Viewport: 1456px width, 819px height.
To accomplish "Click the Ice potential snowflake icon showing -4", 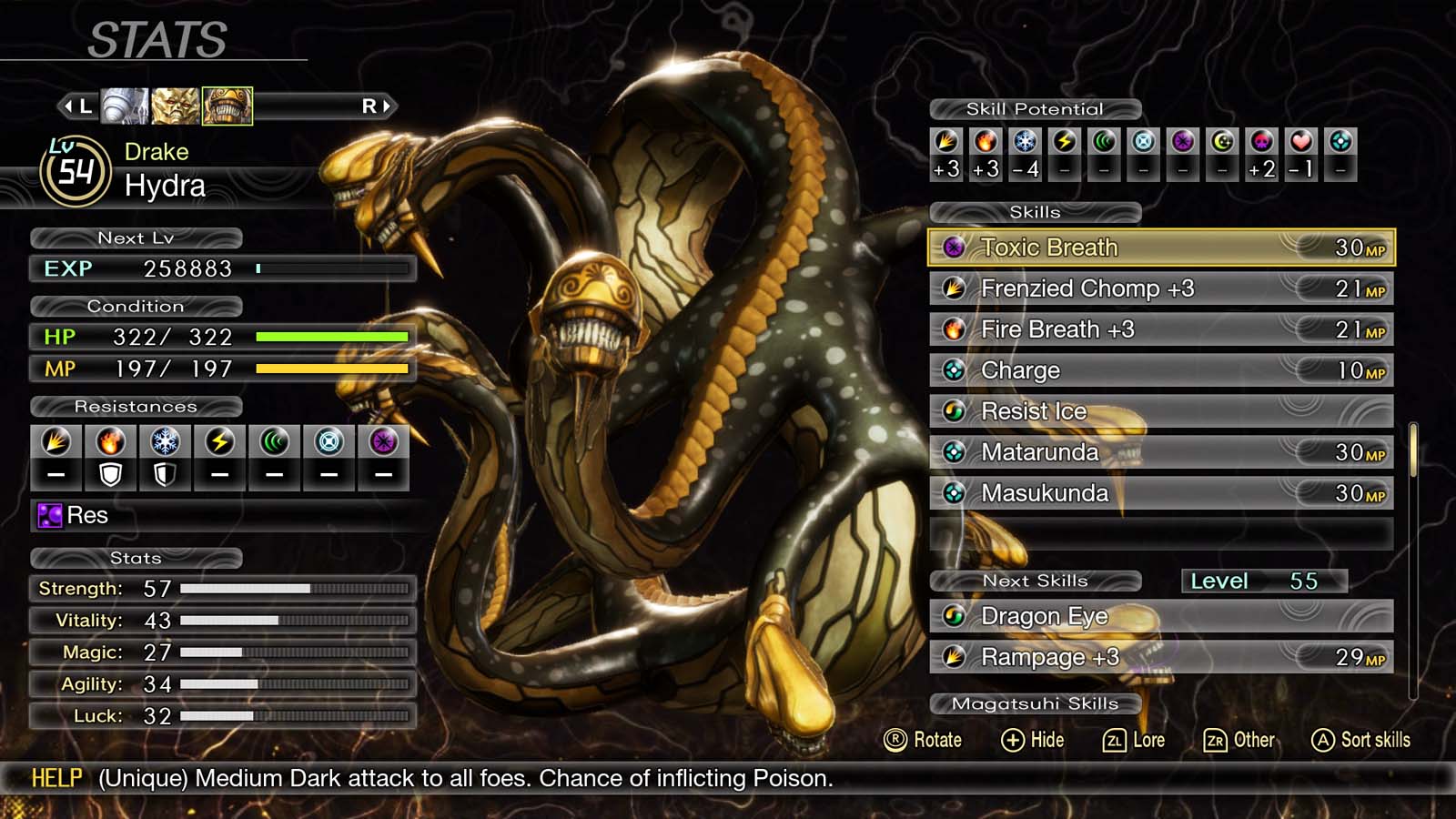I will click(1023, 141).
